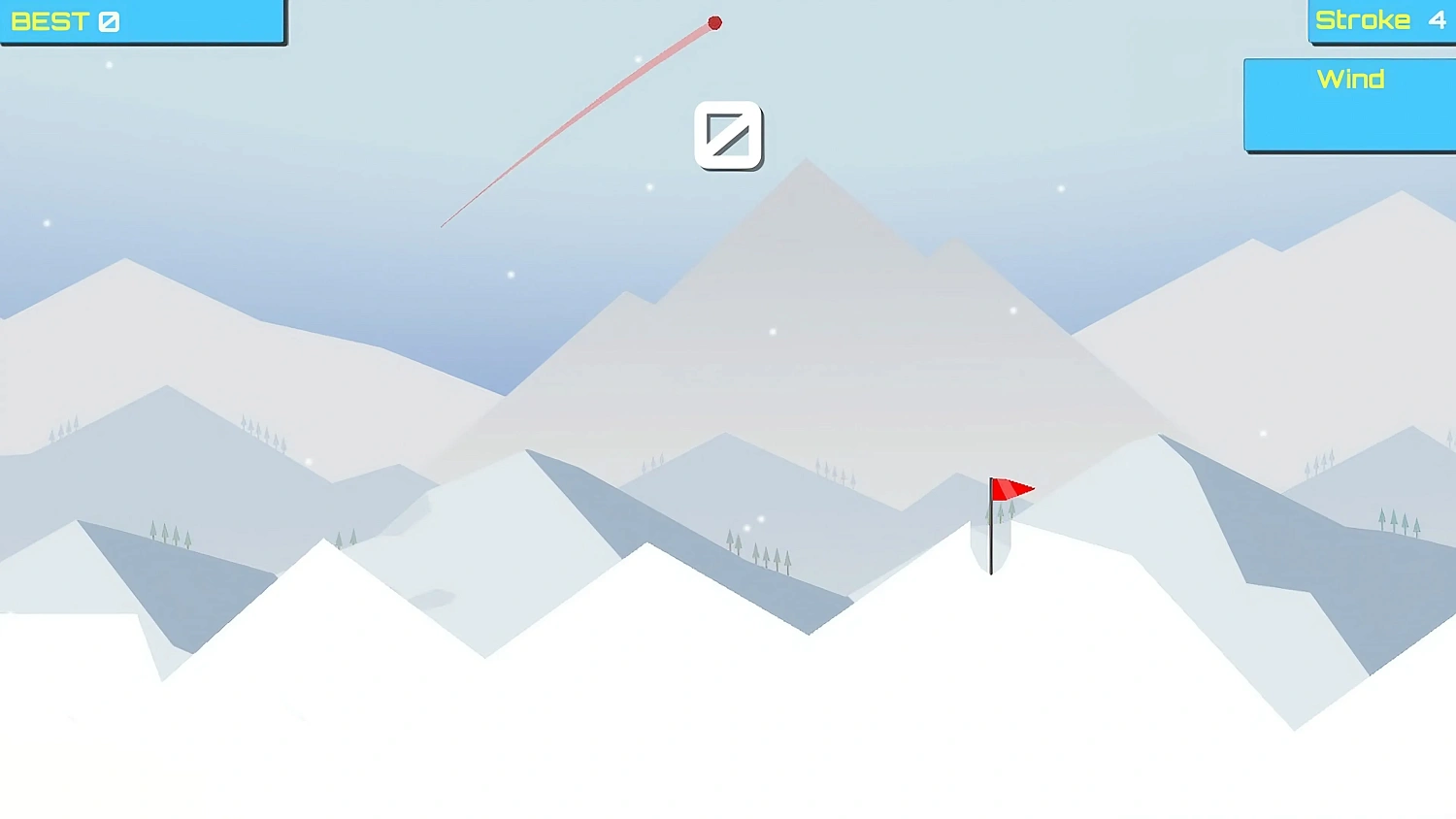The width and height of the screenshot is (1456, 819).
Task: Toggle the BEST score display
Action: [141, 21]
